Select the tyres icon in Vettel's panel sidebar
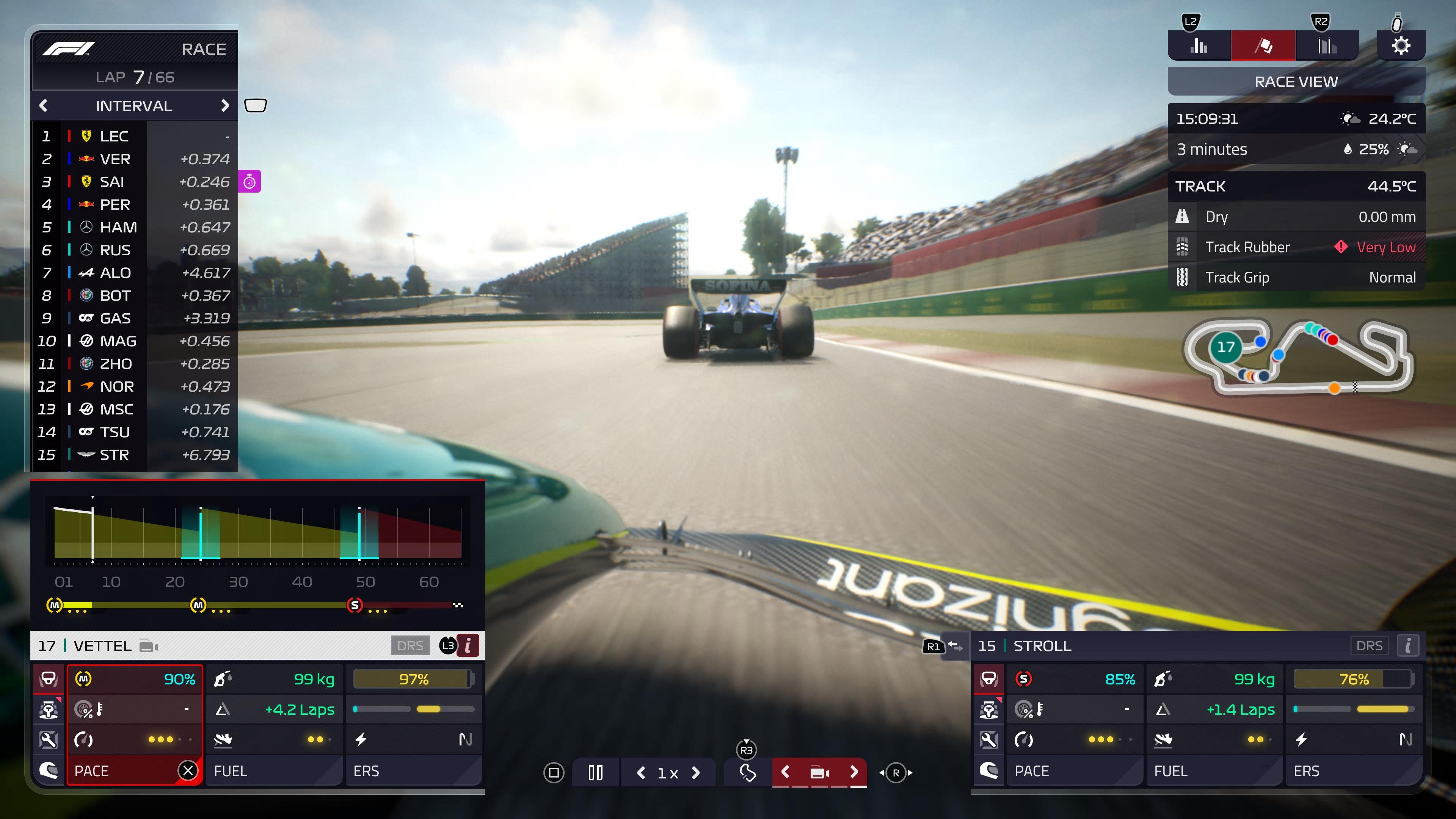The image size is (1456, 819). (49, 679)
